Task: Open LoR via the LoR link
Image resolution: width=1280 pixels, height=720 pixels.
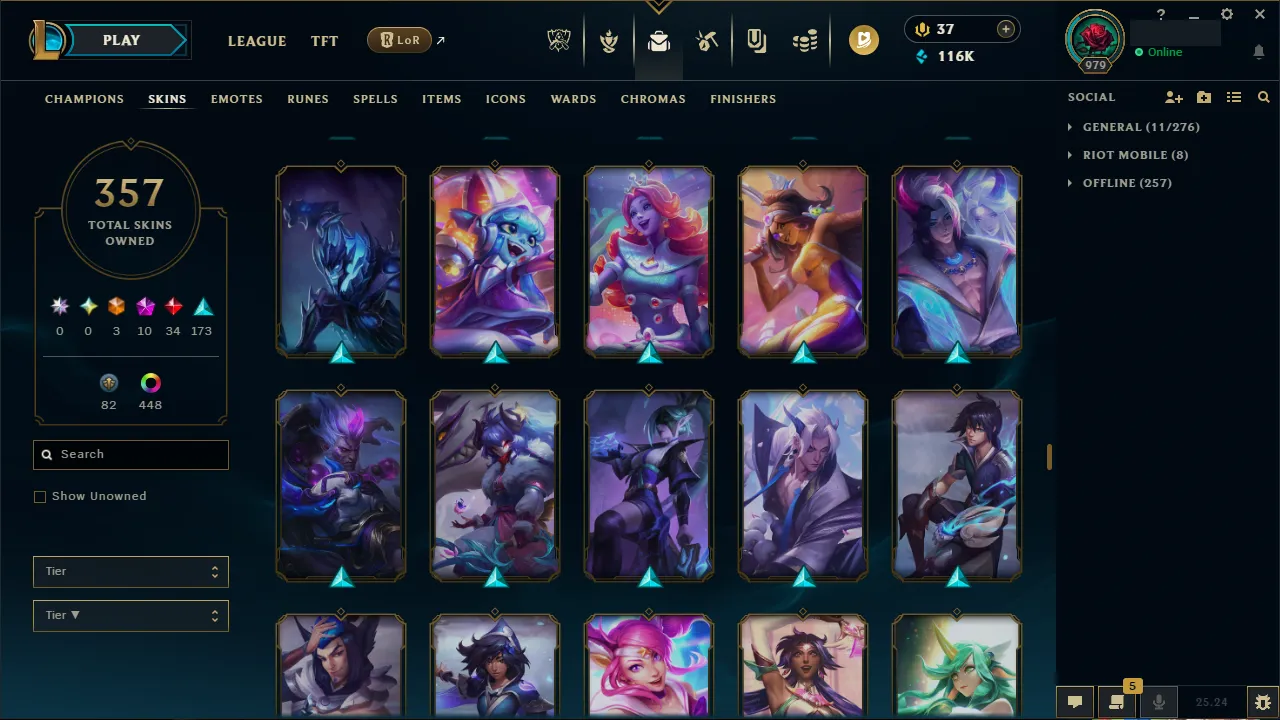Action: pyautogui.click(x=399, y=40)
